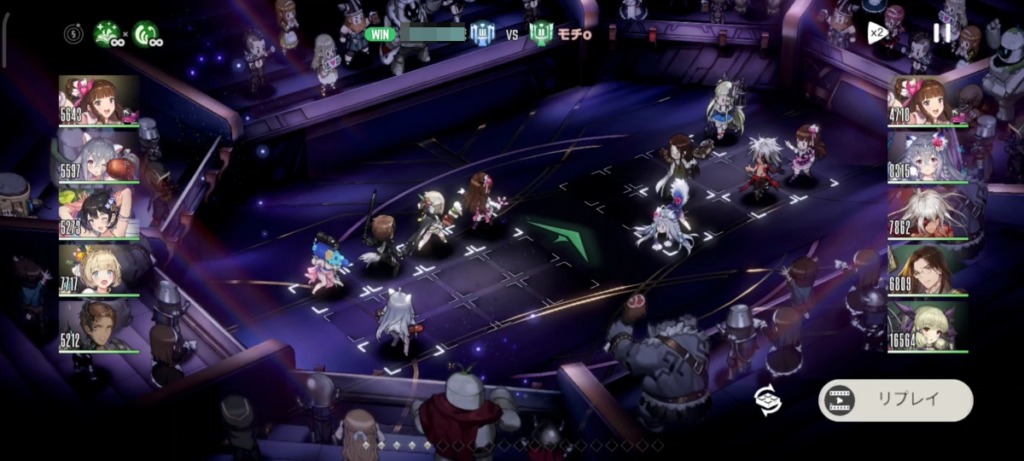Tap the blue team emblem before VS
Image resolution: width=1024 pixels, height=461 pixels.
pos(483,34)
